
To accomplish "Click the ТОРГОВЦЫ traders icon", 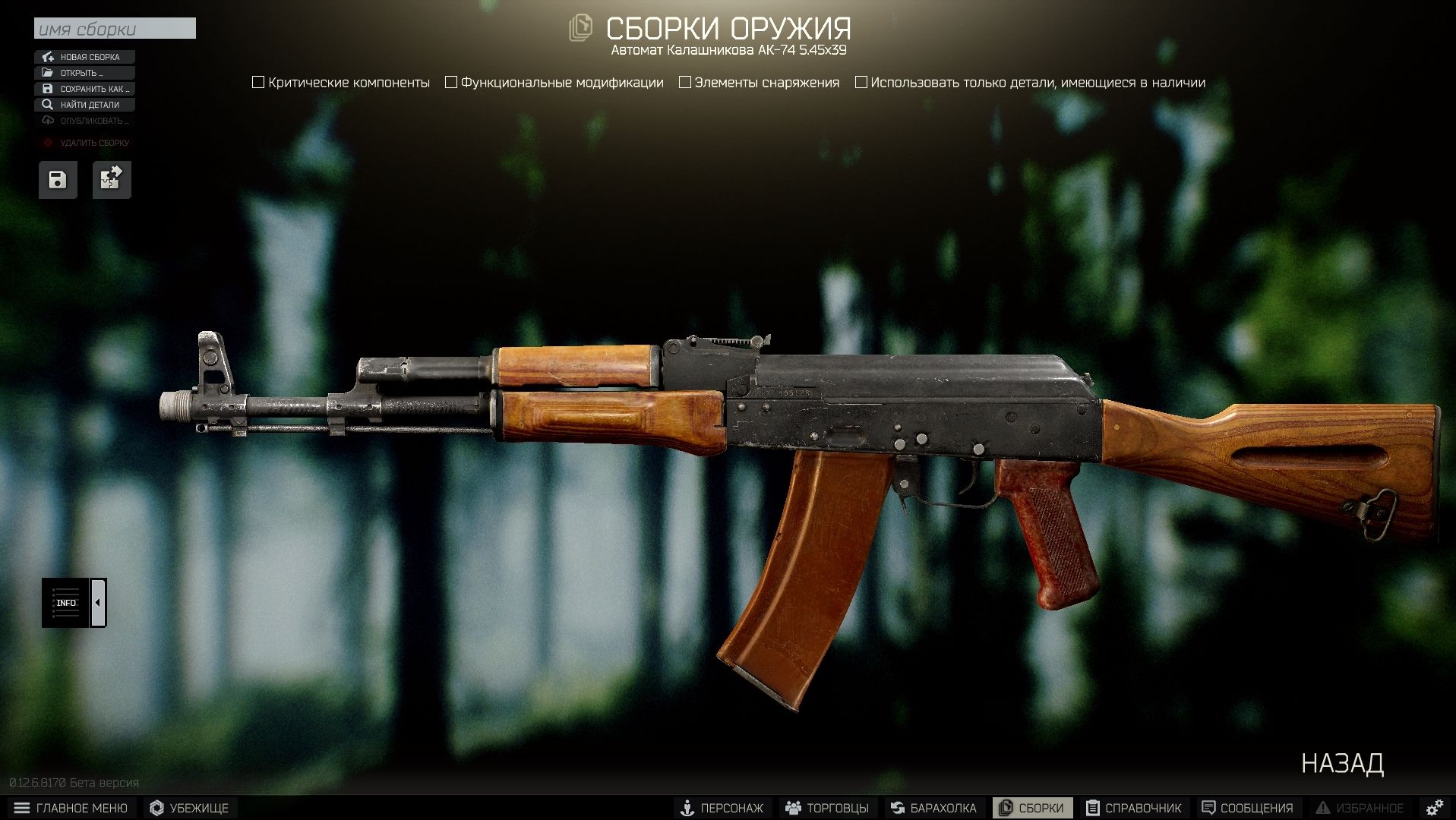I will coord(794,808).
